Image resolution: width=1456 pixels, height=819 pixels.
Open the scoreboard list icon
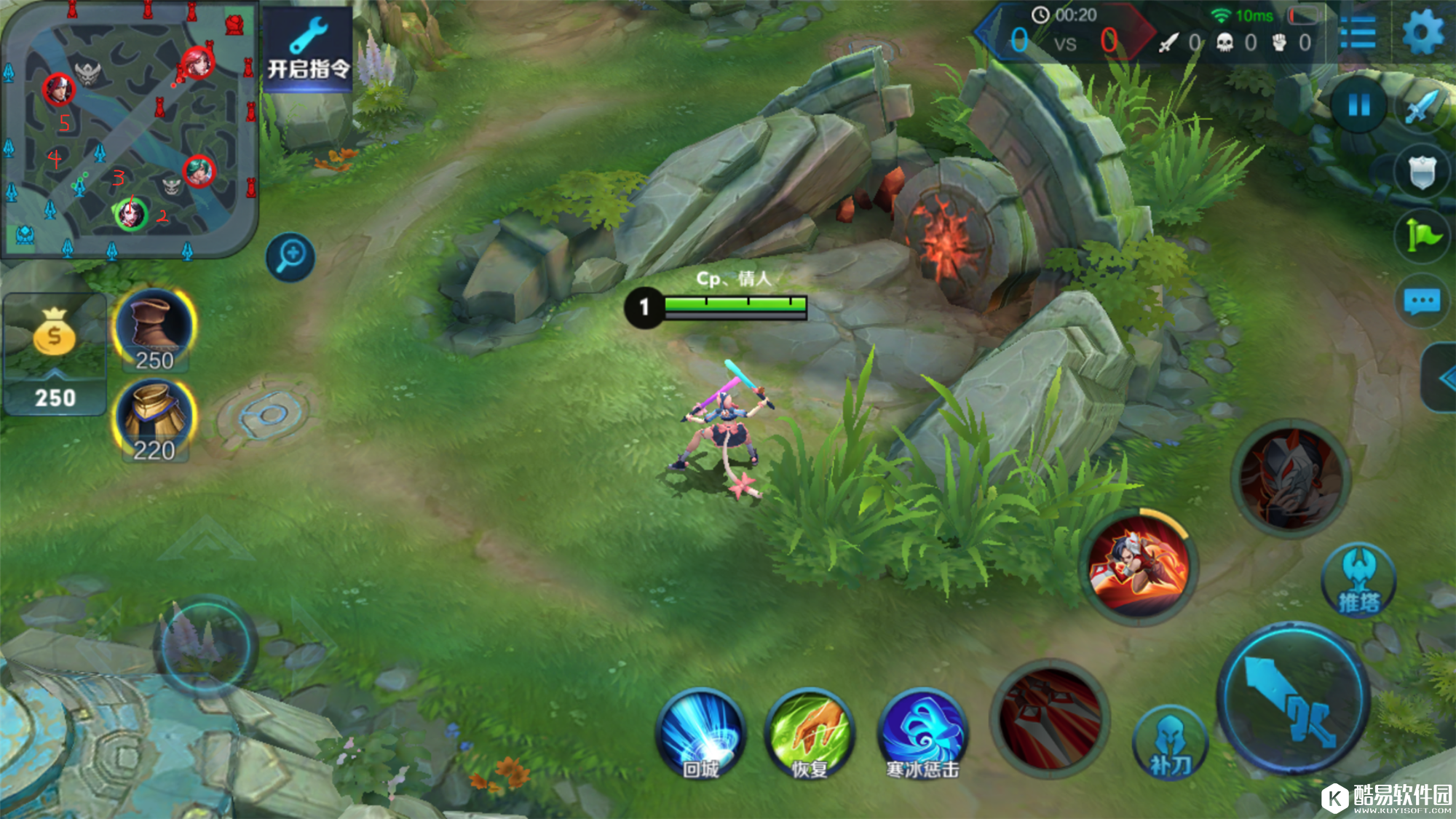pyautogui.click(x=1358, y=33)
